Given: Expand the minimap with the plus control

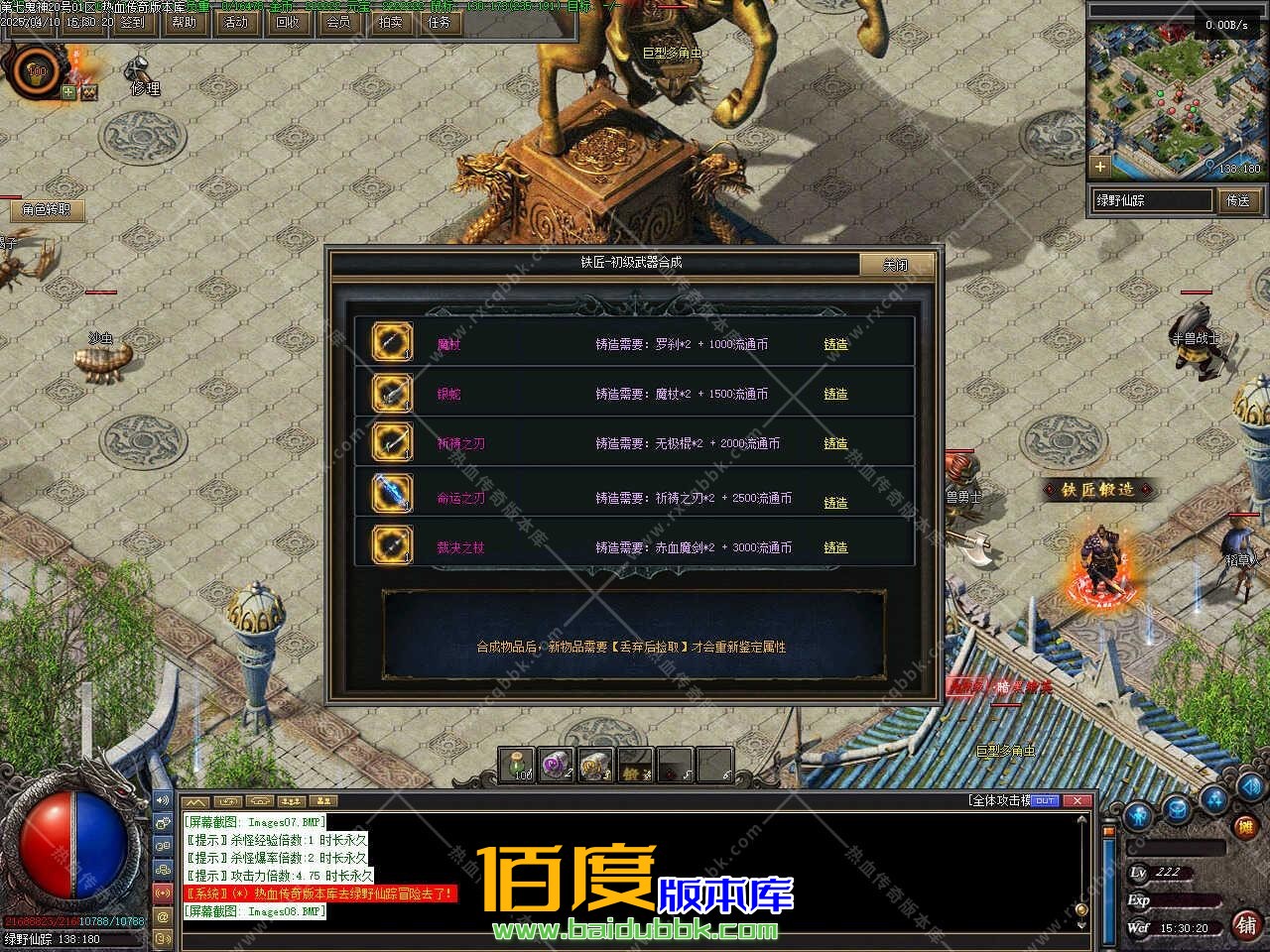Looking at the screenshot, I should point(1101,167).
